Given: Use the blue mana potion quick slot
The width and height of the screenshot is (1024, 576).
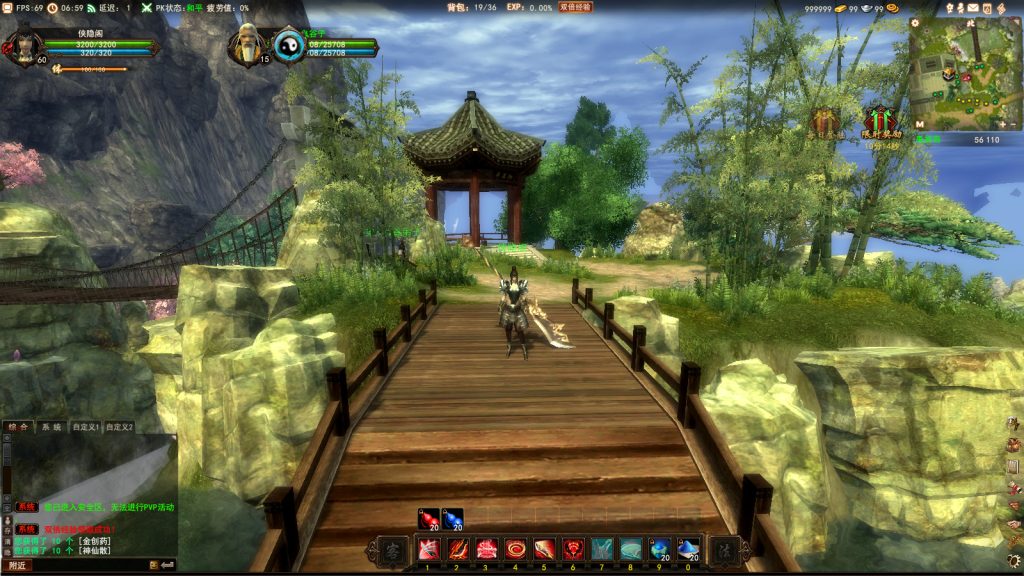Looking at the screenshot, I should tap(453, 519).
